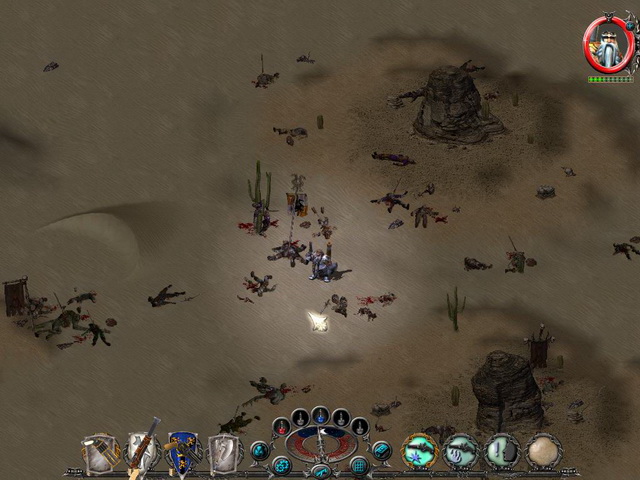
Task: Open the cyan grid inventory button
Action: click(359, 465)
